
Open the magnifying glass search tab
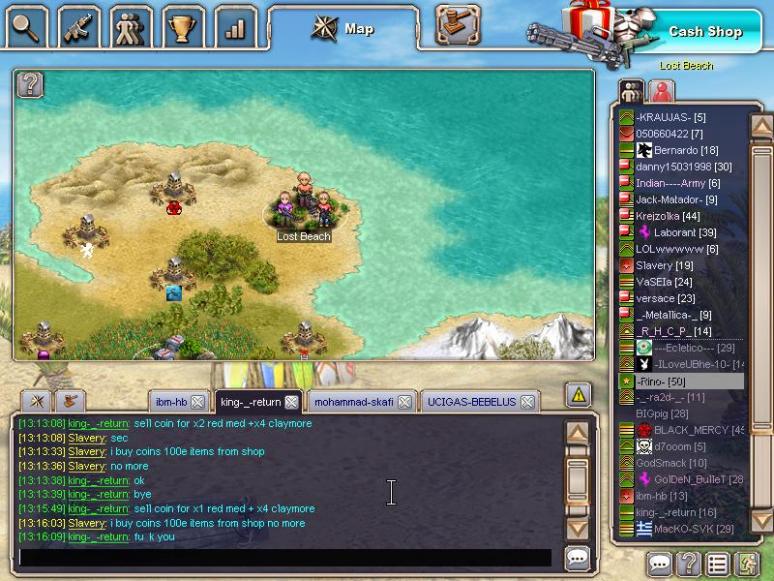click(27, 26)
